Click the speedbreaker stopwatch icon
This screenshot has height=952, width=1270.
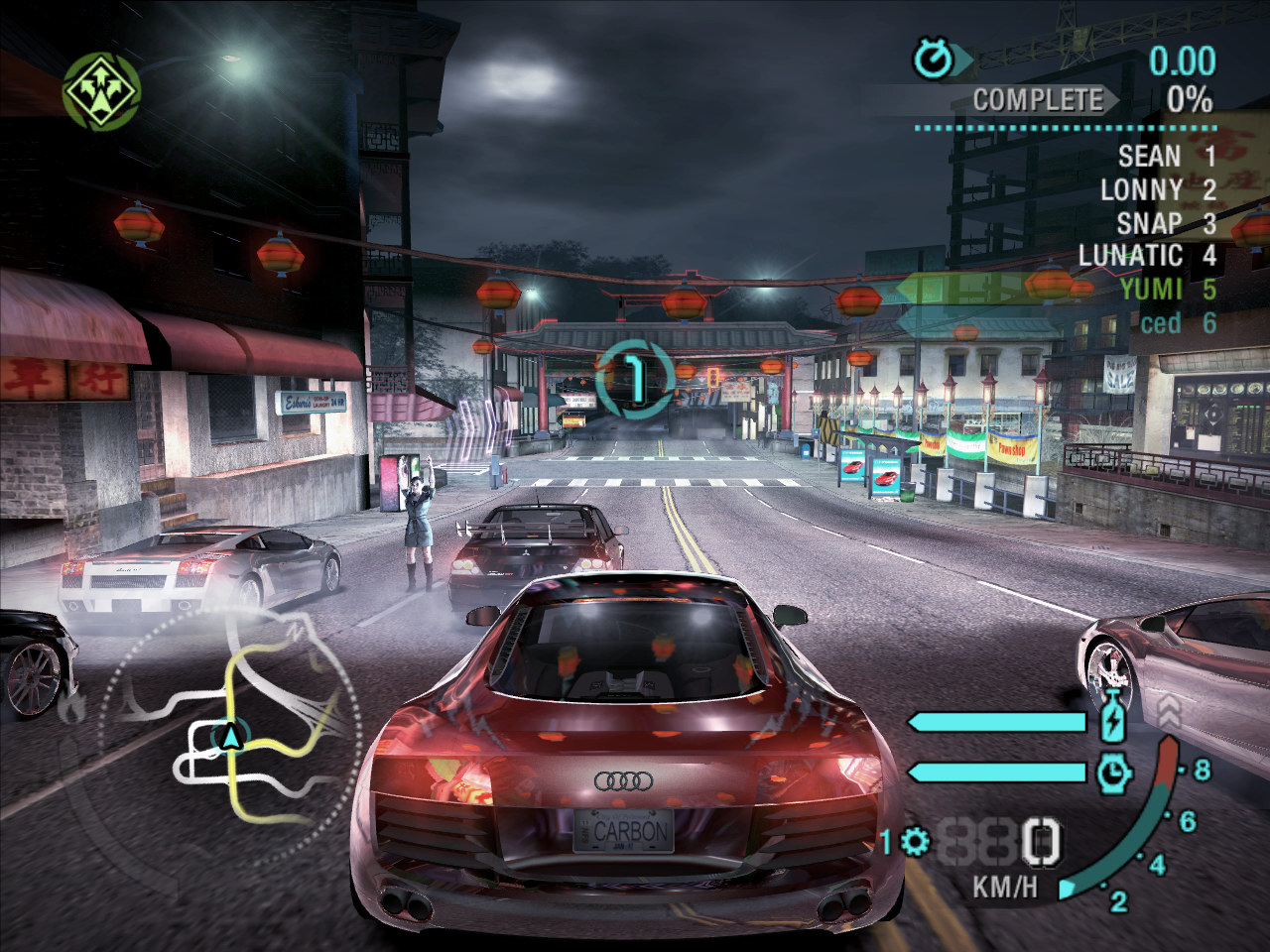tap(1115, 772)
